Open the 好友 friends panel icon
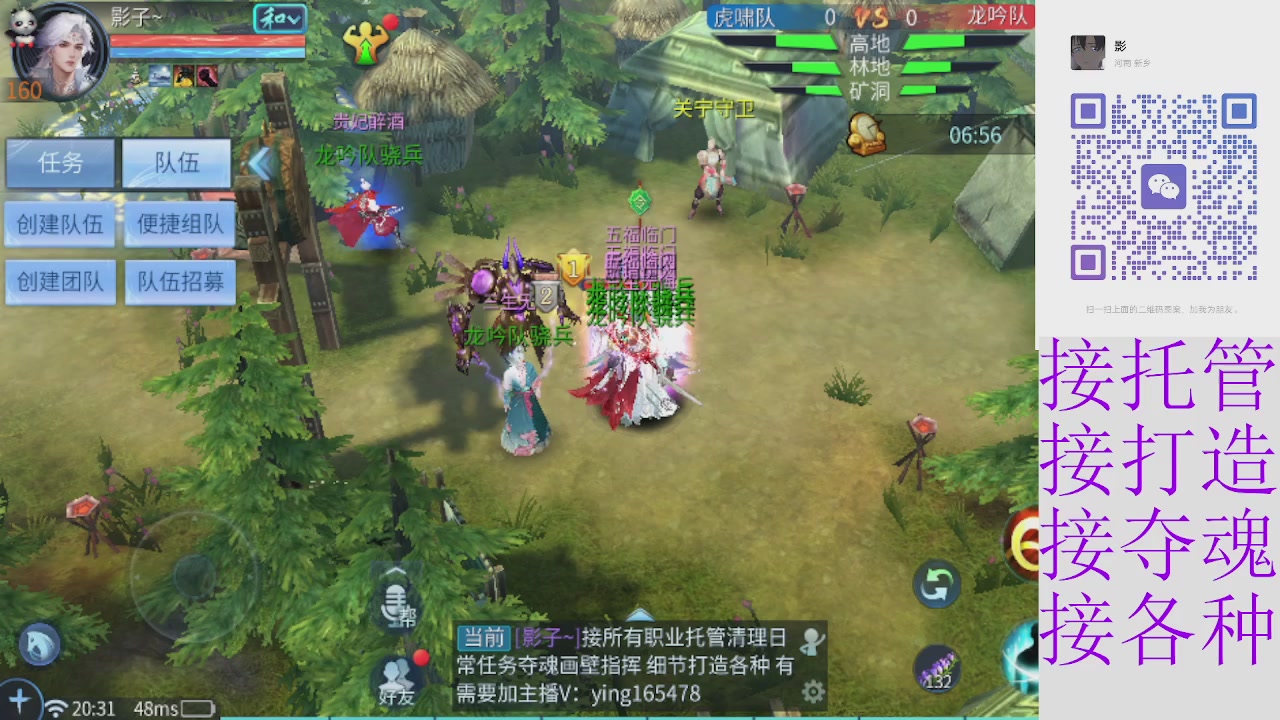This screenshot has height=720, width=1280. [x=397, y=682]
